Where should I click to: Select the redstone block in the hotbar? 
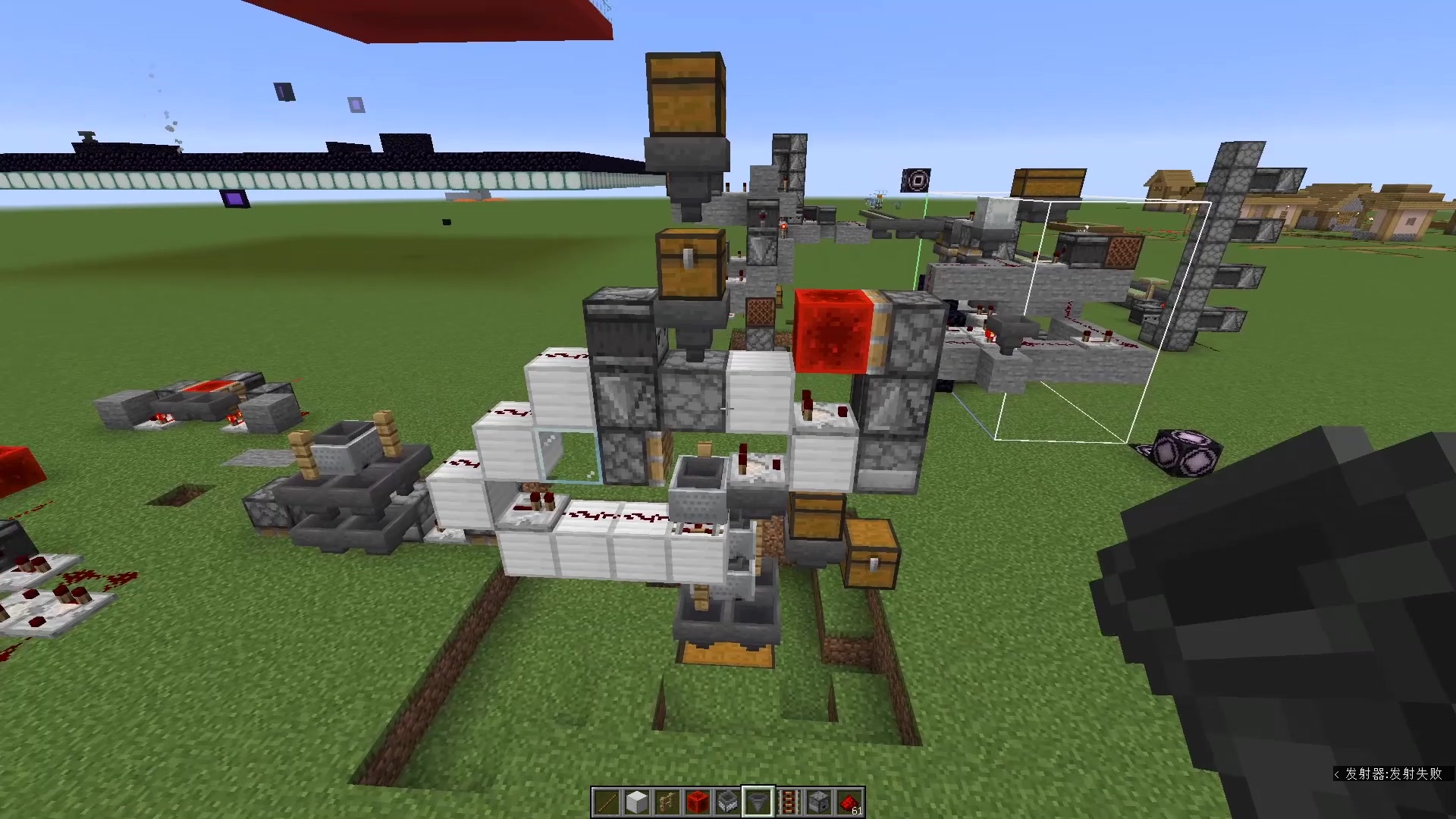point(697,798)
